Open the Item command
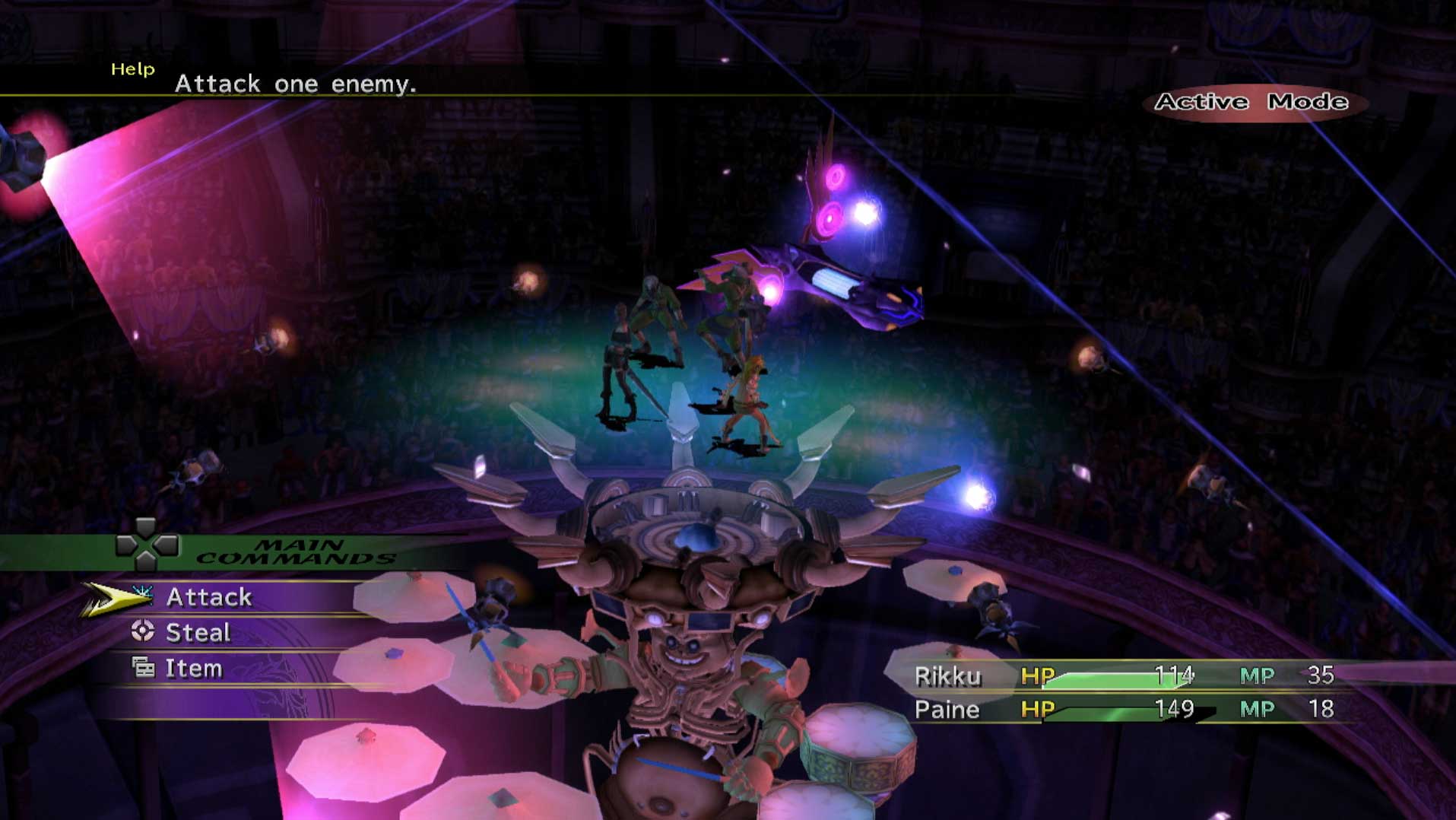This screenshot has width=1456, height=820. [x=193, y=669]
